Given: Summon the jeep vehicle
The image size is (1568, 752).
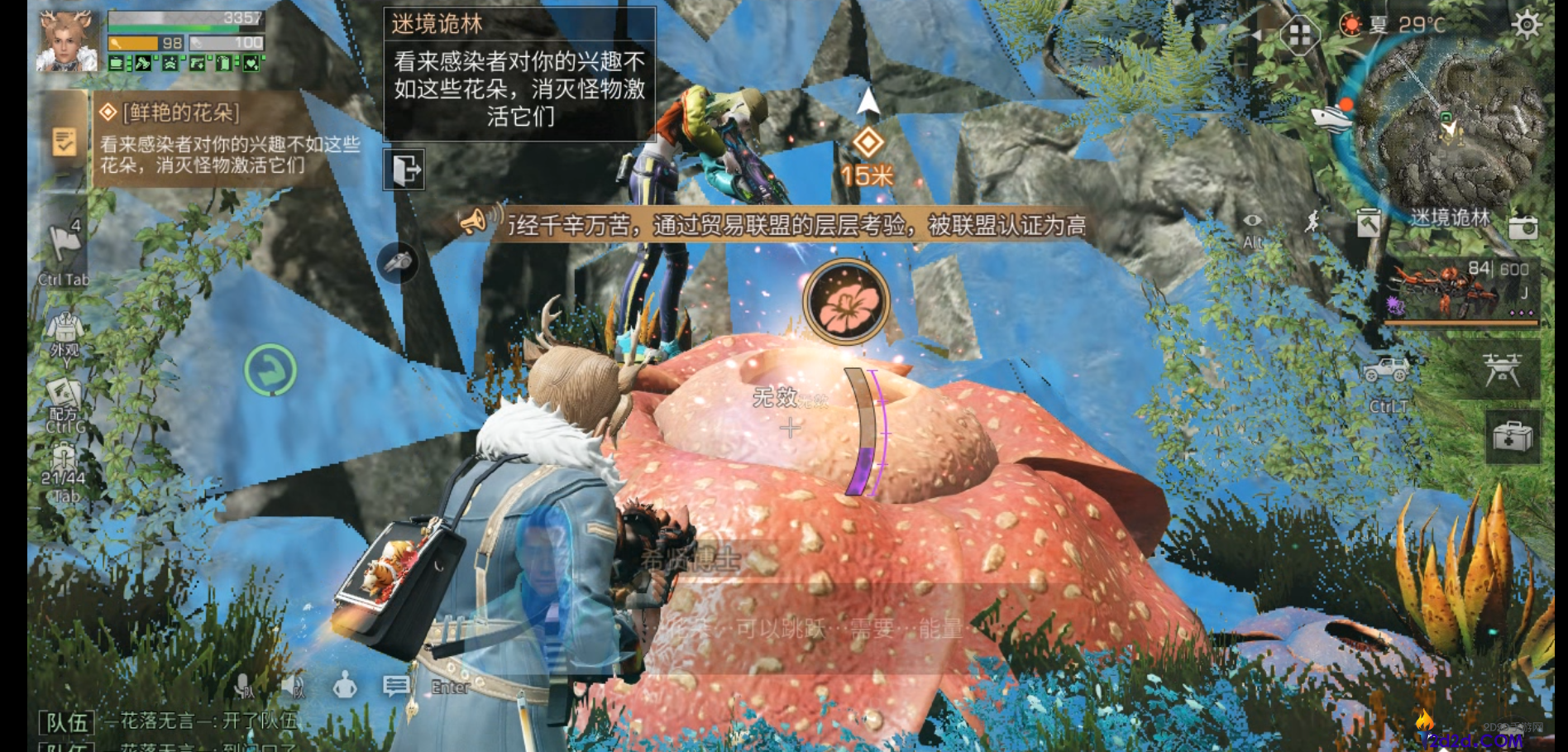Looking at the screenshot, I should pos(1387,371).
